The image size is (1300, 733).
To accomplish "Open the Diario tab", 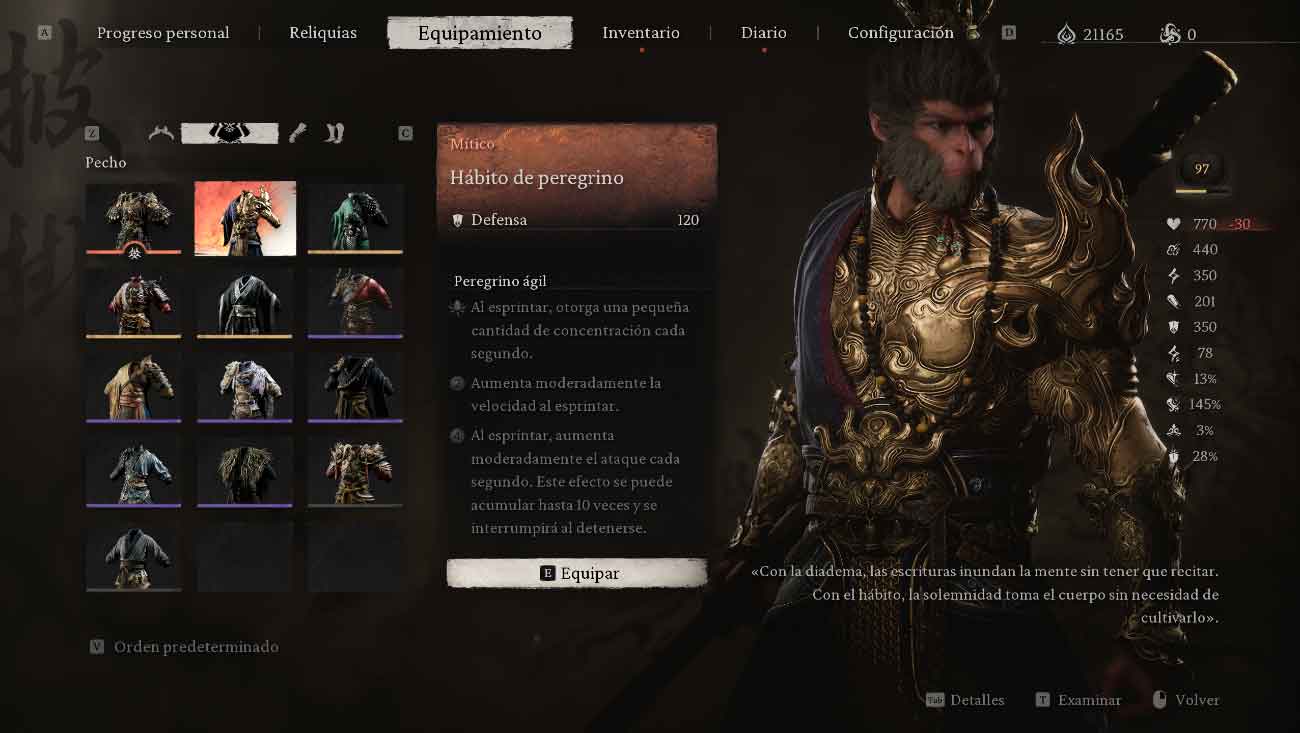I will tap(764, 33).
